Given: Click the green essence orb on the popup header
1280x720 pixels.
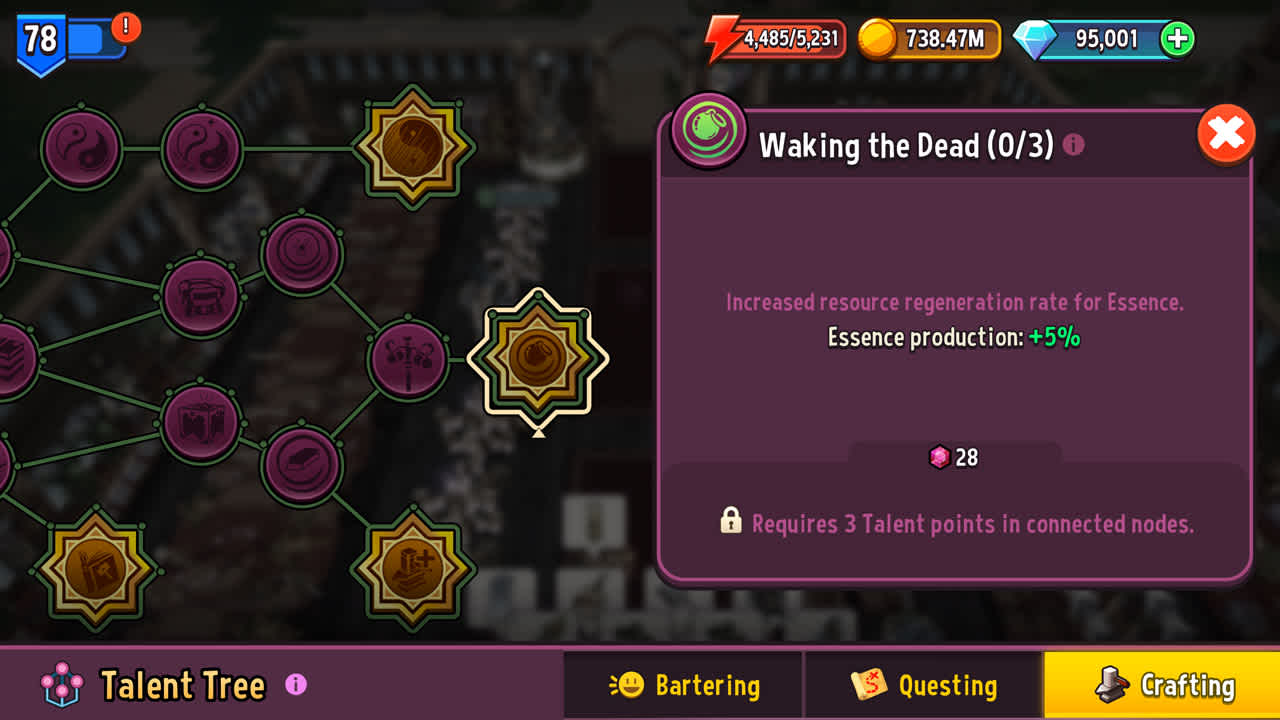Looking at the screenshot, I should point(708,132).
